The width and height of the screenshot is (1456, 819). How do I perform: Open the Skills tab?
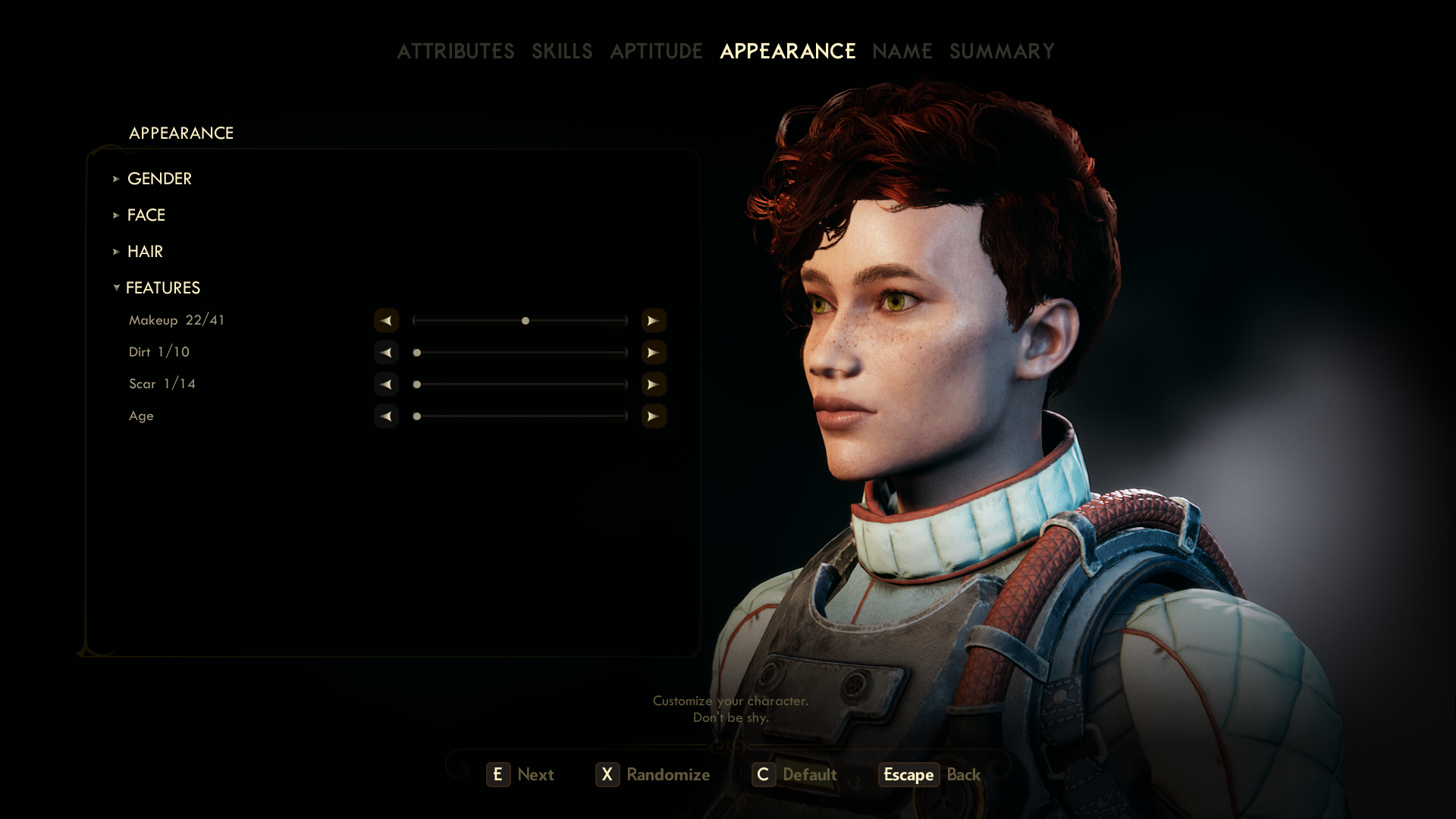click(561, 51)
